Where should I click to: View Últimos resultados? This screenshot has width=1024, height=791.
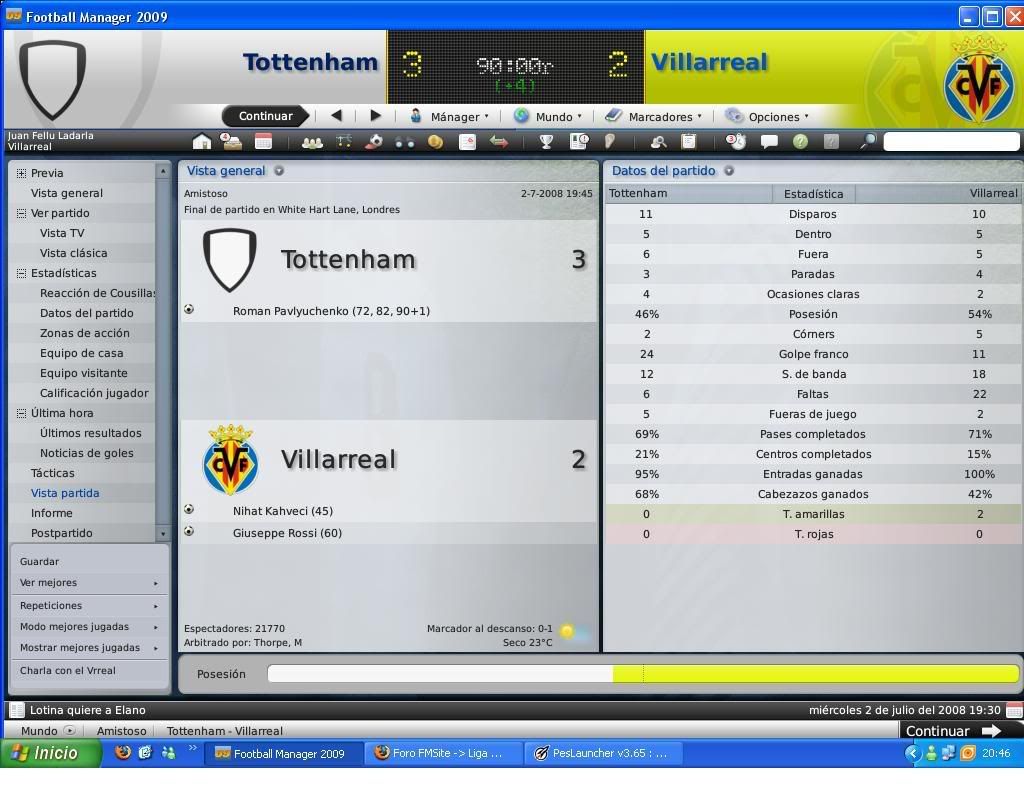(x=90, y=433)
